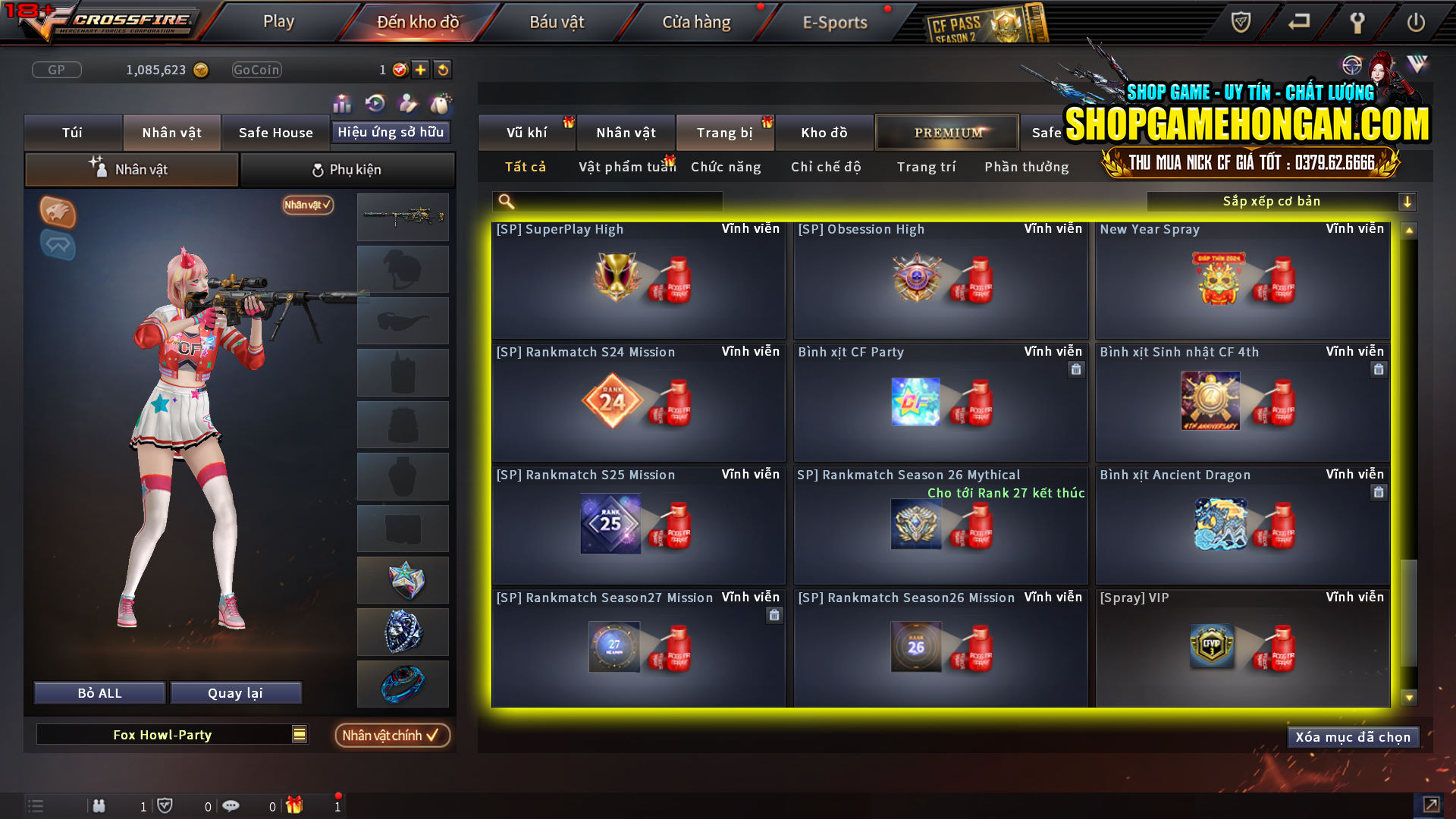Open the friends list icon in bottom bar

click(99, 806)
